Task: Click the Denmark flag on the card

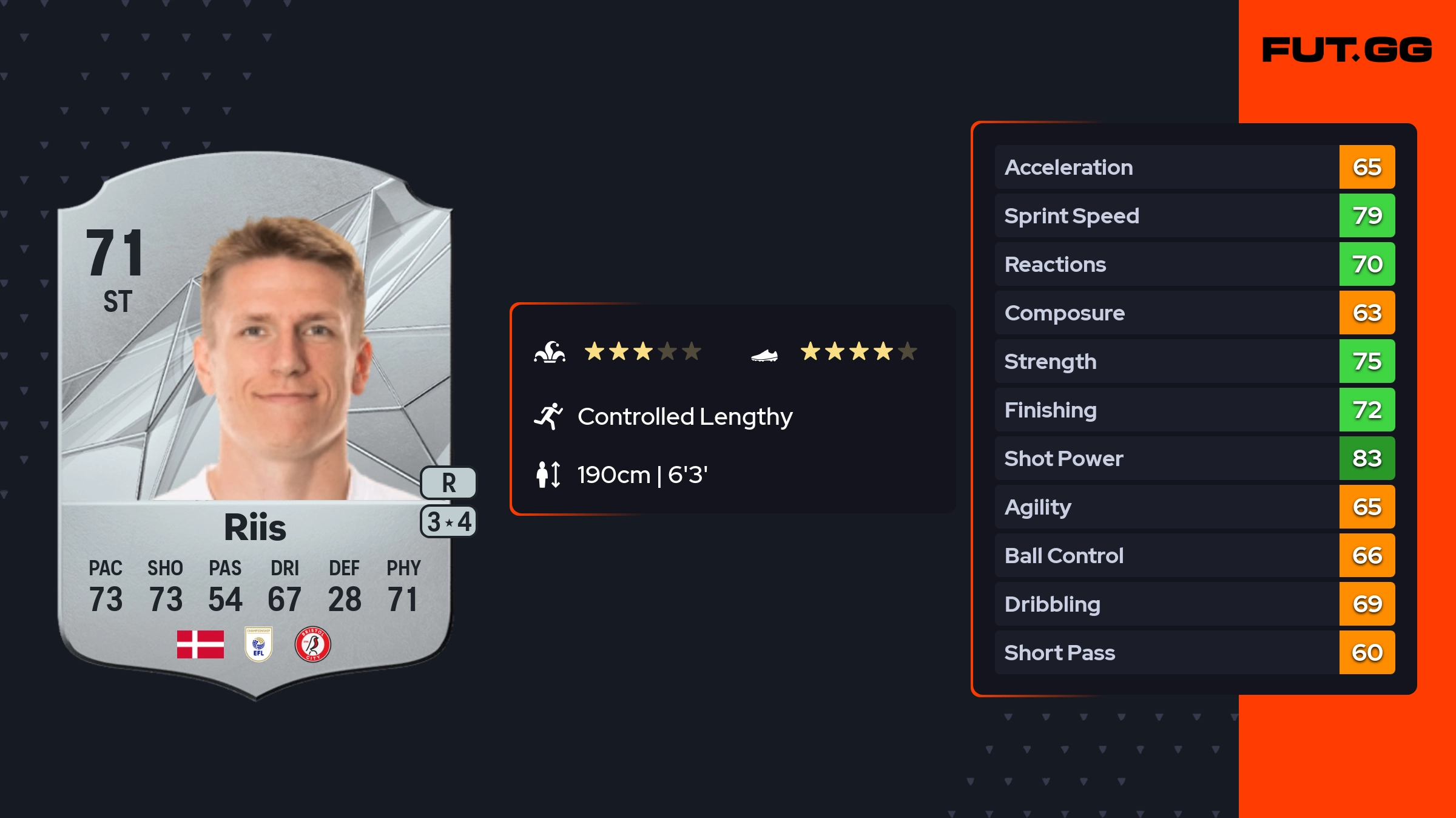Action: pos(200,644)
